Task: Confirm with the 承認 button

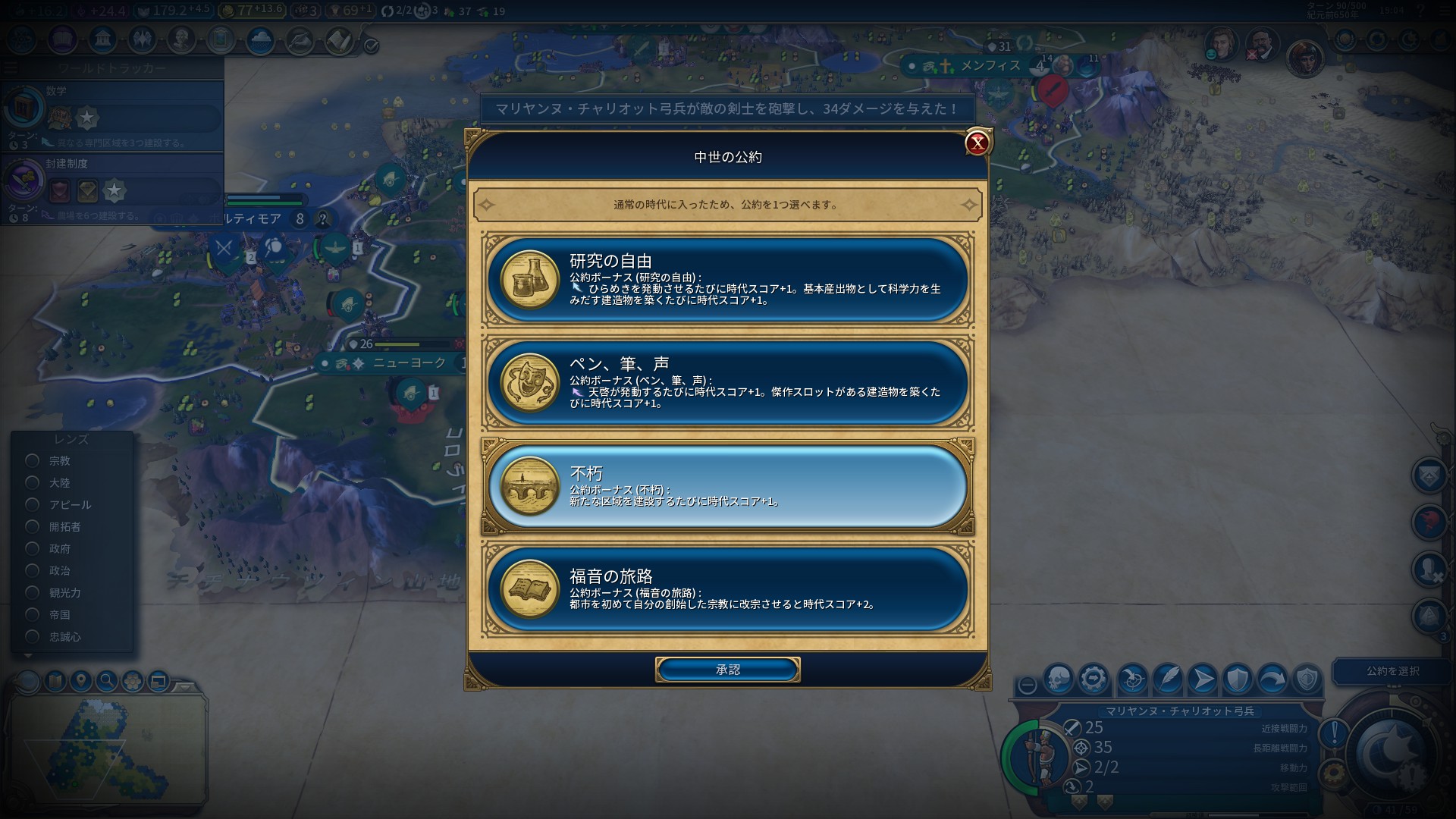Action: coord(727,670)
